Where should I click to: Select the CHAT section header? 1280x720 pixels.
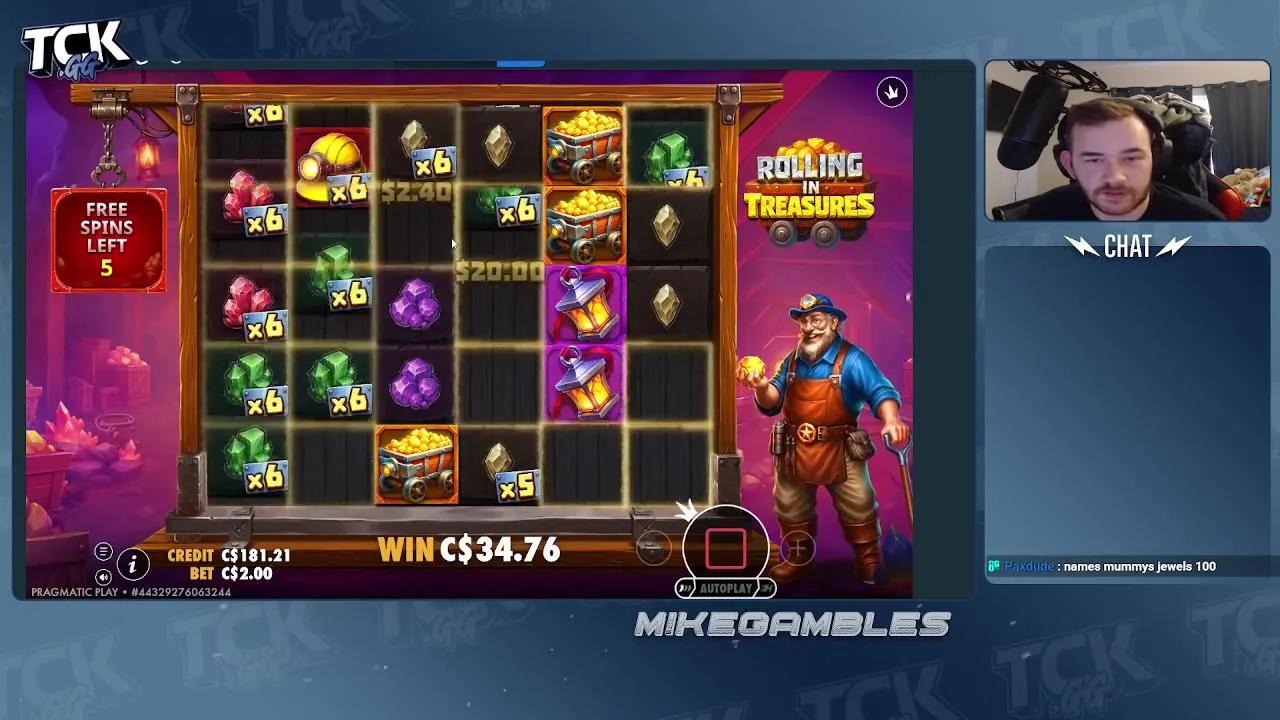[1128, 247]
